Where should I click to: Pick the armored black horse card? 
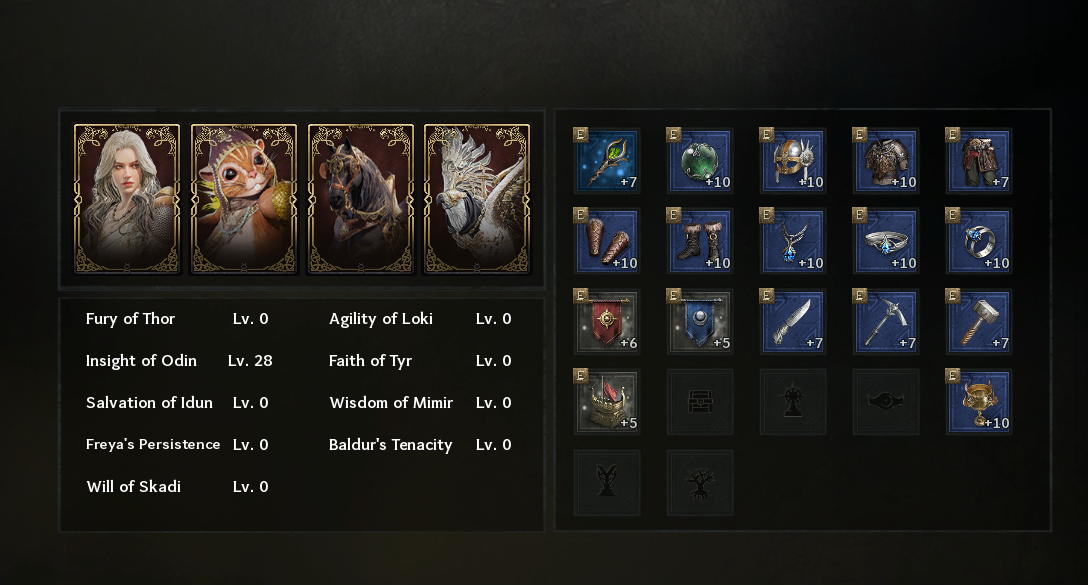[361, 198]
